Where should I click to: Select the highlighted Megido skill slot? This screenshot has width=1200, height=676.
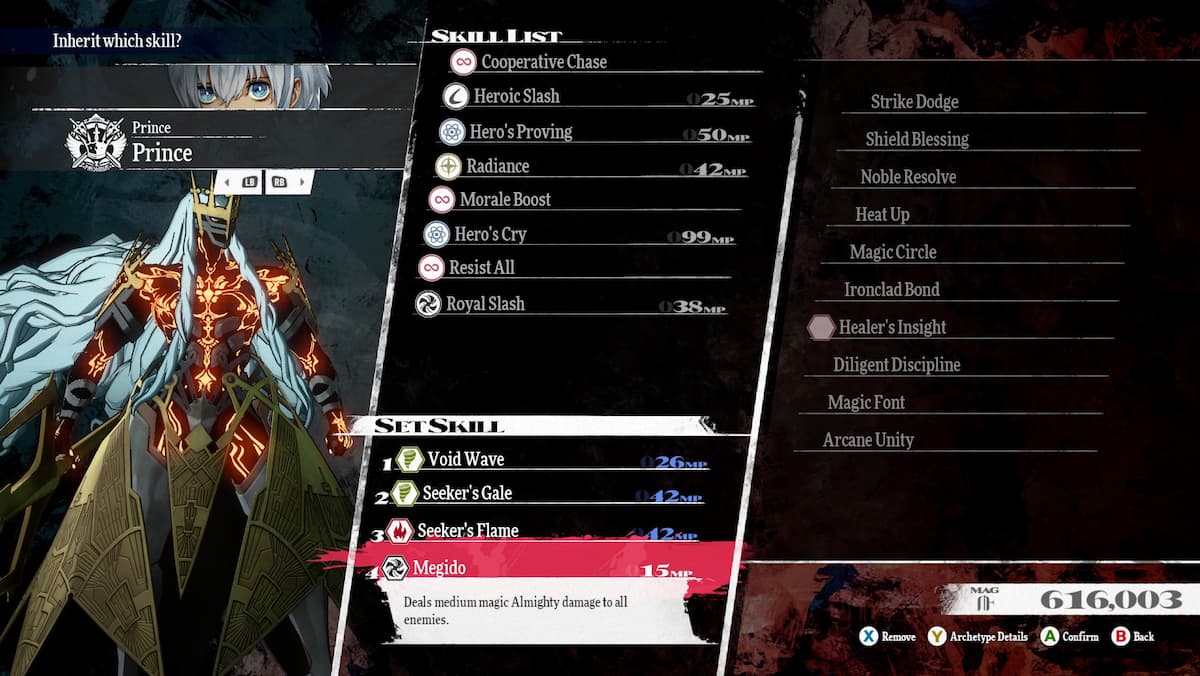(440, 568)
